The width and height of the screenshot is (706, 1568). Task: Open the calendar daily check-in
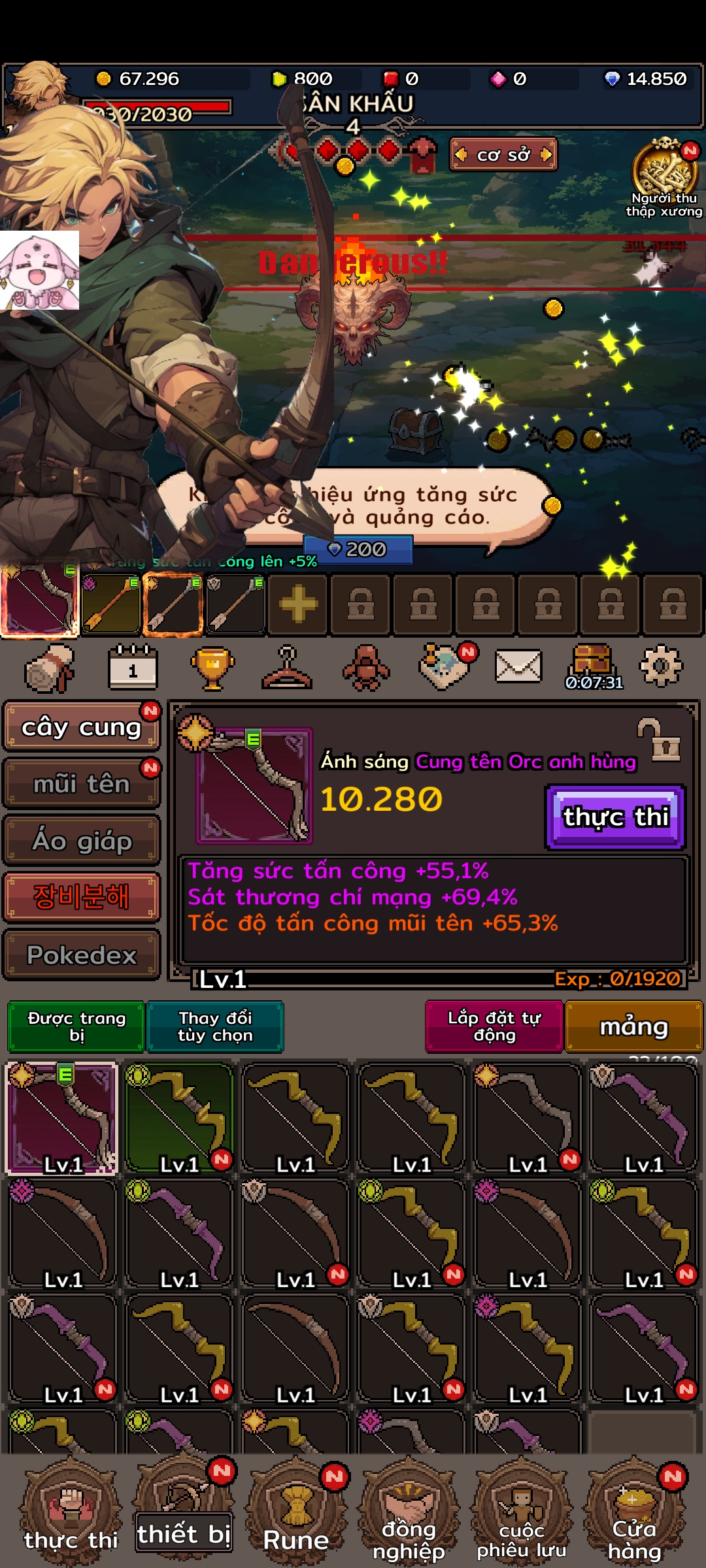tap(133, 668)
